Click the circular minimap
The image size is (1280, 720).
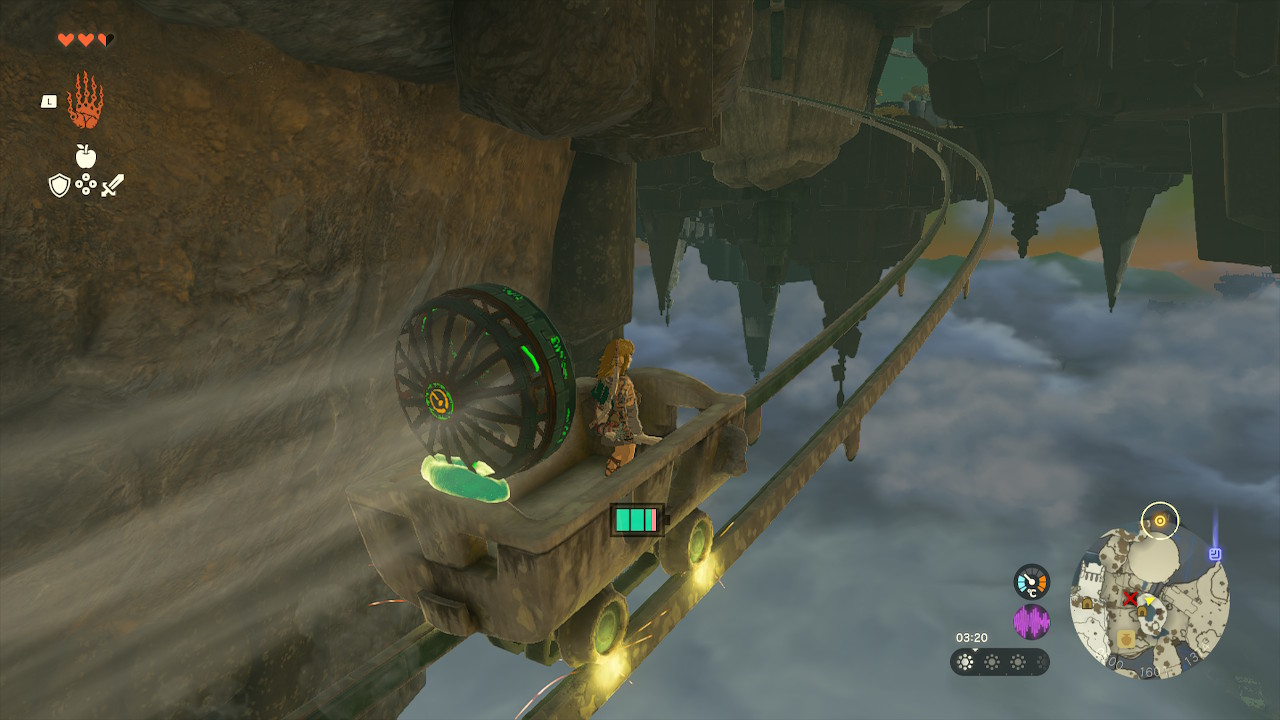coord(1149,601)
